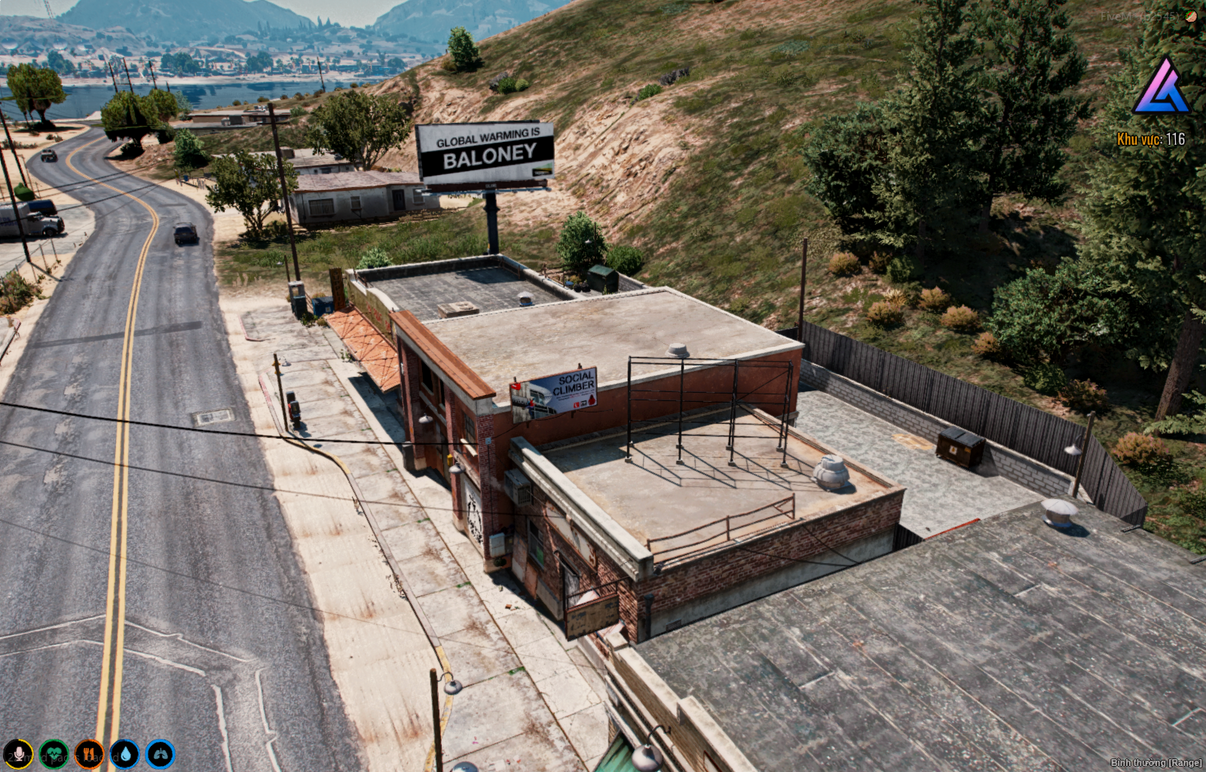Select the blue water droplet thirst icon
Screen dimensions: 1206x772
[x=125, y=753]
